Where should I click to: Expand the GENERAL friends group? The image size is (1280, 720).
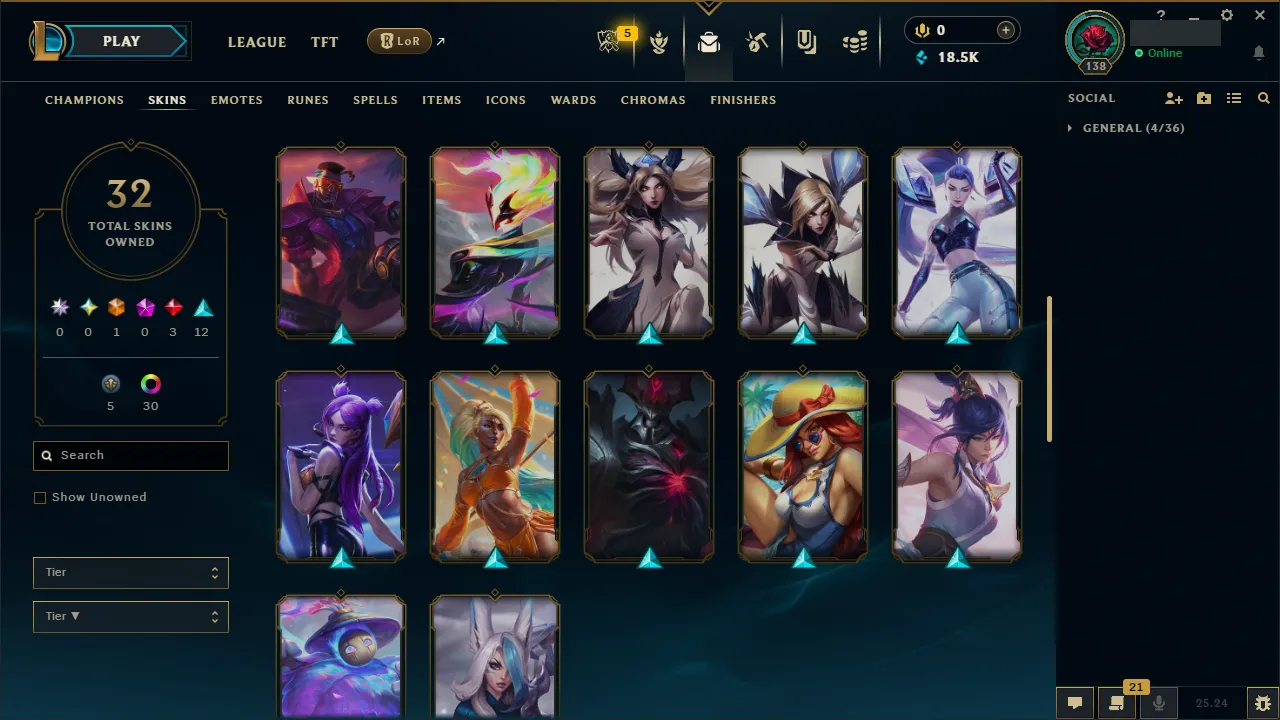pos(1071,128)
